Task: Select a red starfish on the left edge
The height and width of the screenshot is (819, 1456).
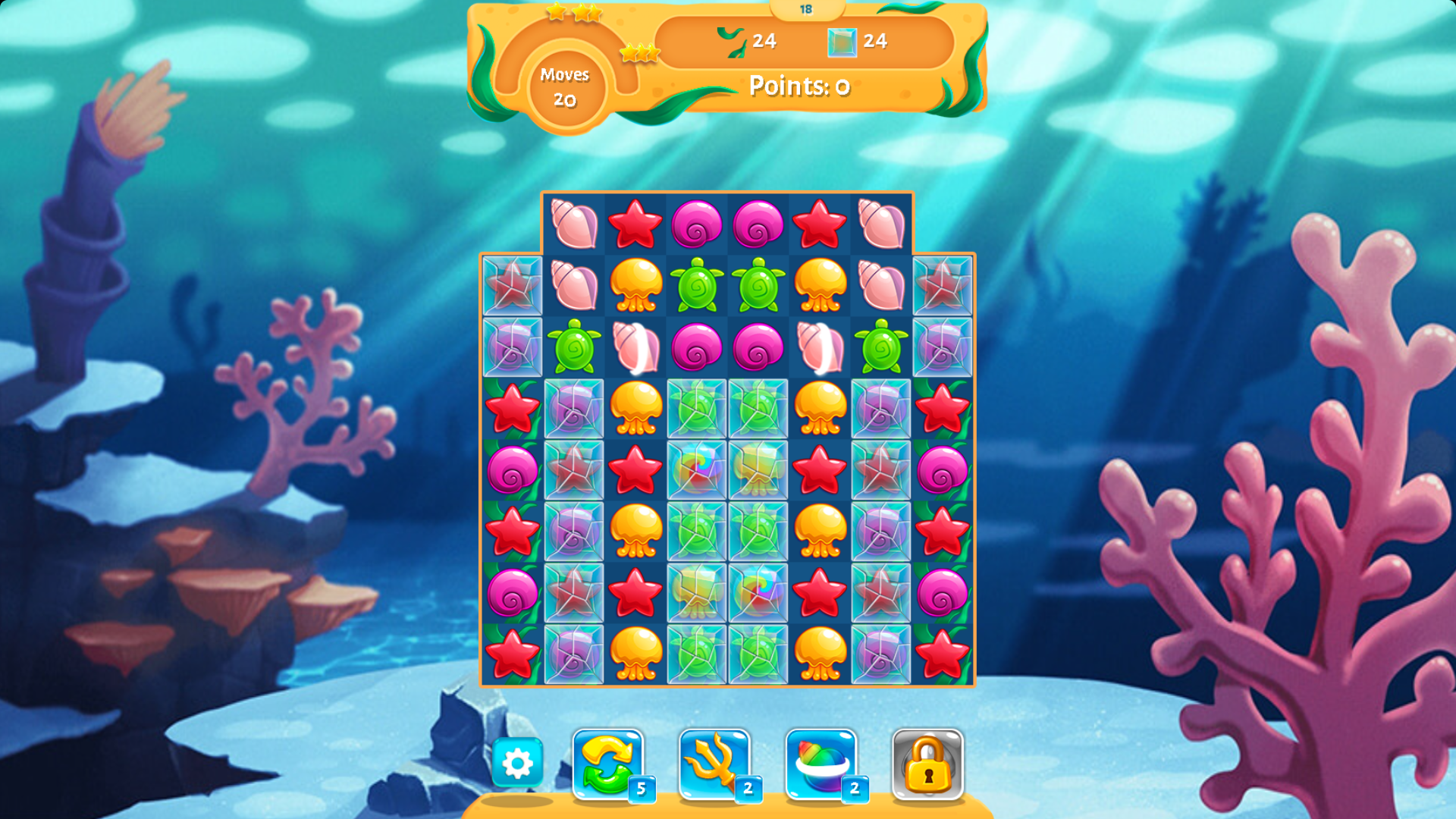Action: (x=514, y=409)
